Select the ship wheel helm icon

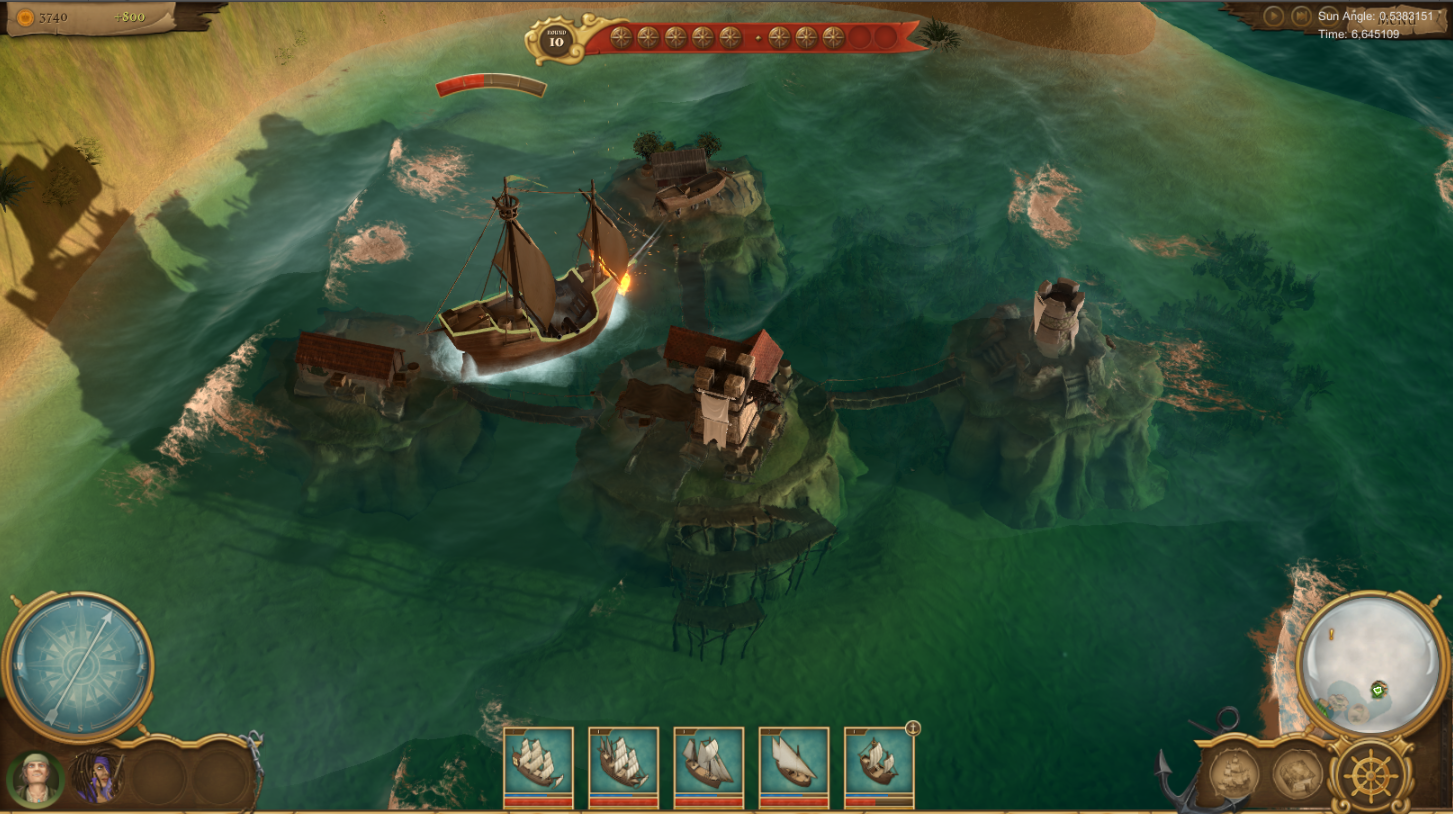1372,778
